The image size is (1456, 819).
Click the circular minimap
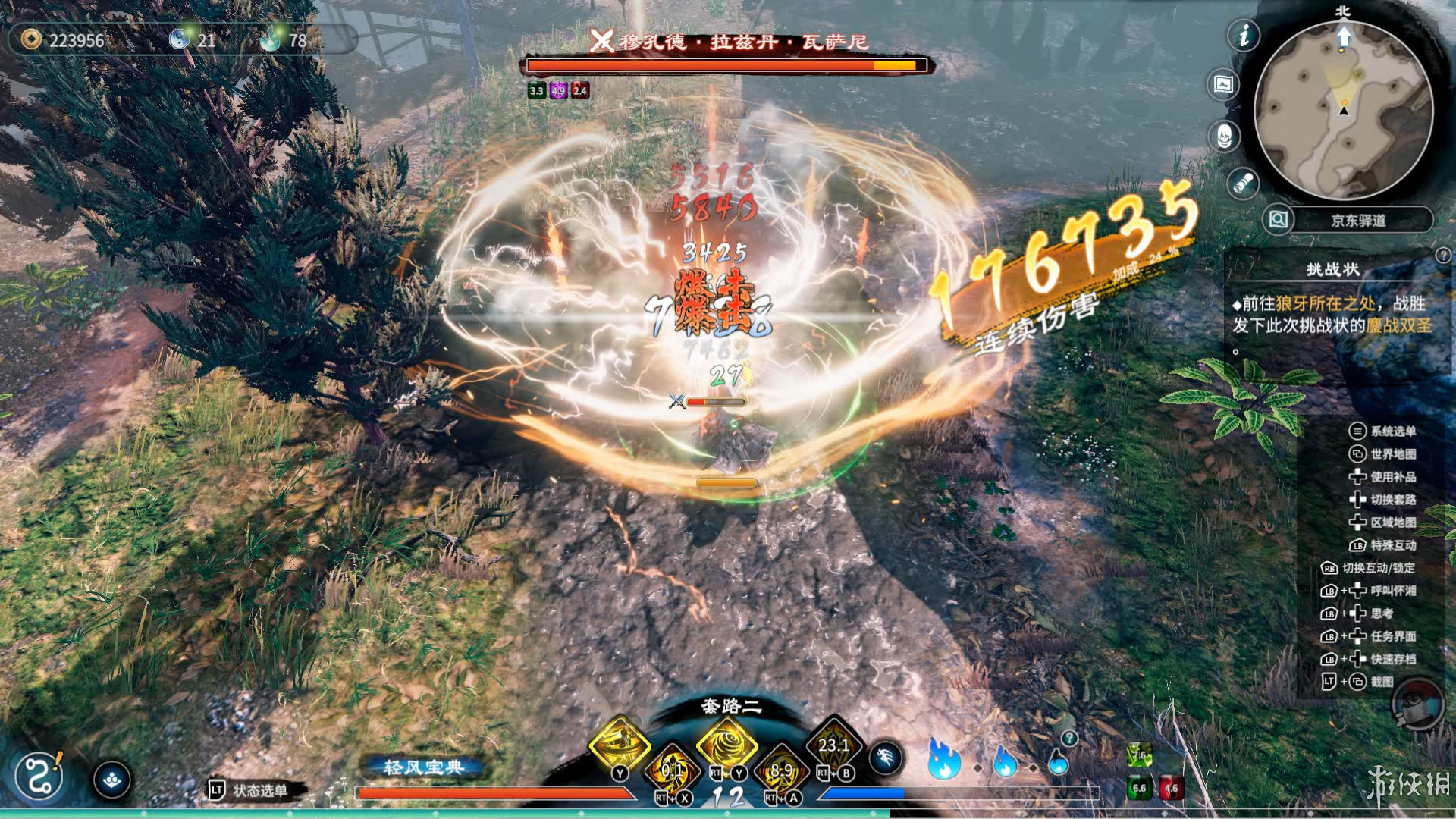[1343, 111]
